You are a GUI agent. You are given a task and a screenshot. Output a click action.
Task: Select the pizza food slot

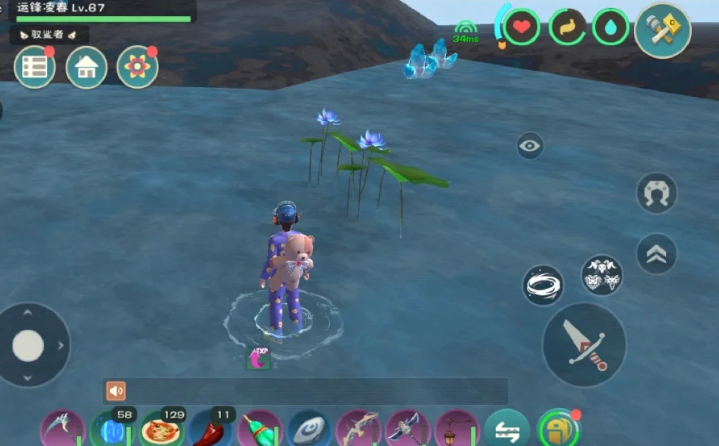pyautogui.click(x=161, y=430)
